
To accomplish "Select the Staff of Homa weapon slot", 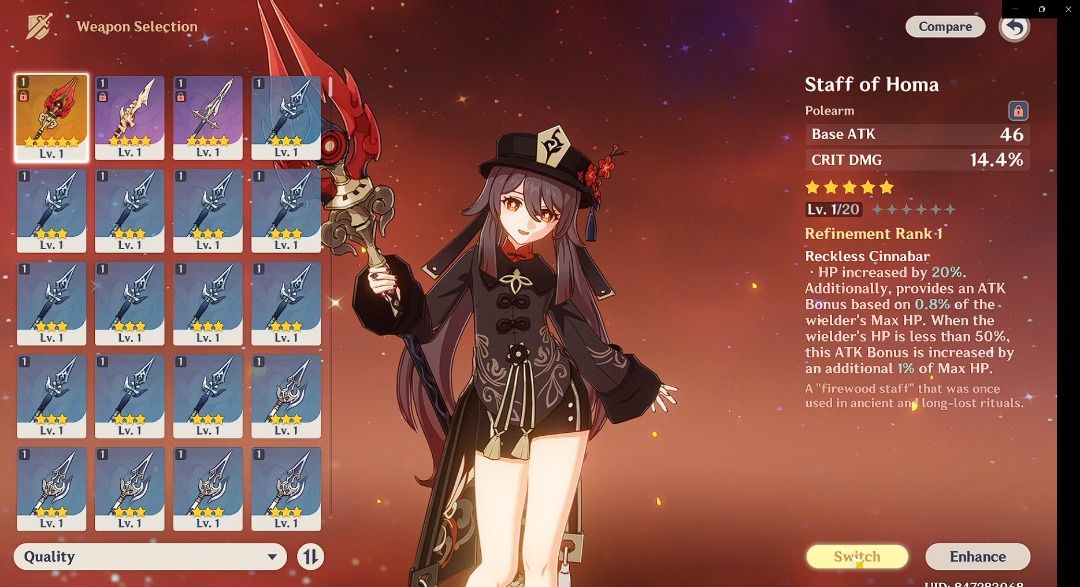I will tap(51, 117).
